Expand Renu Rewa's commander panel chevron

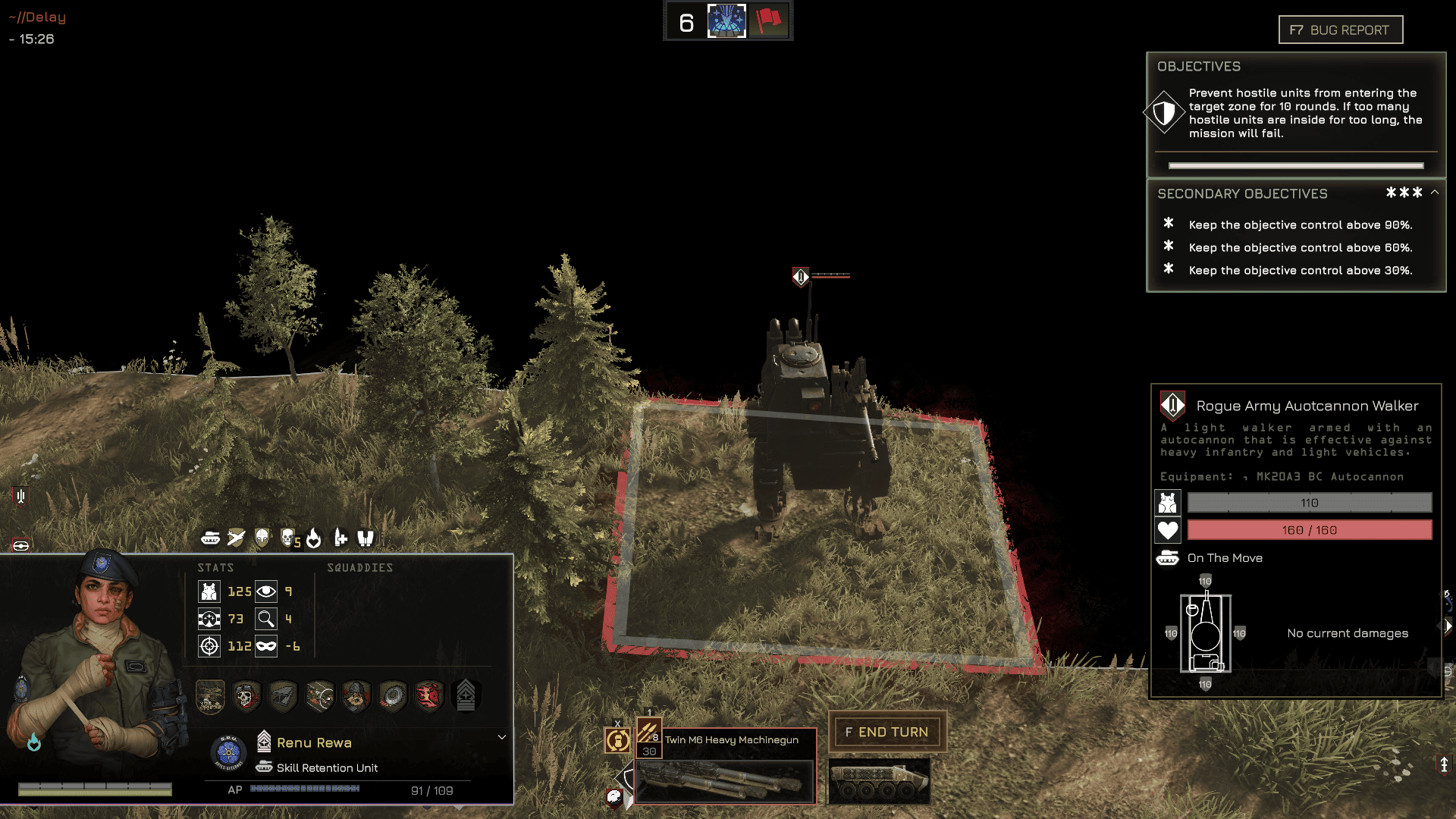pyautogui.click(x=501, y=737)
